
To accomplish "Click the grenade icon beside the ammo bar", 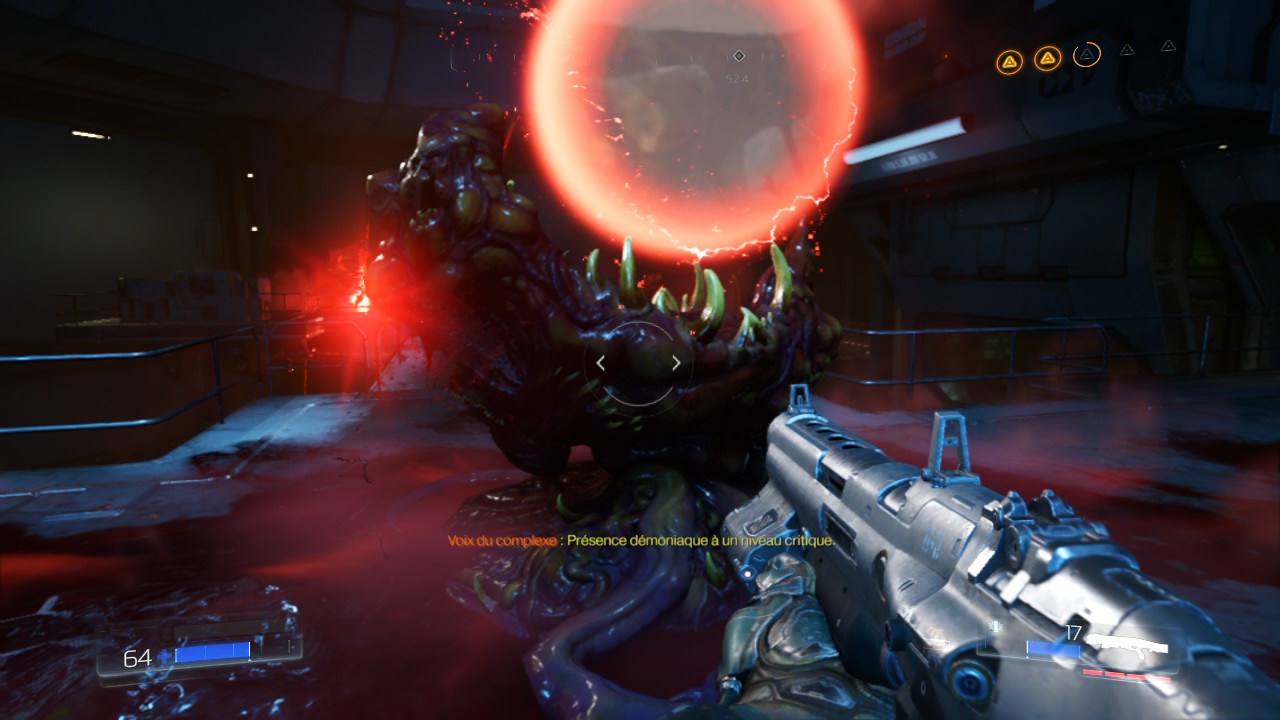I will tap(996, 628).
